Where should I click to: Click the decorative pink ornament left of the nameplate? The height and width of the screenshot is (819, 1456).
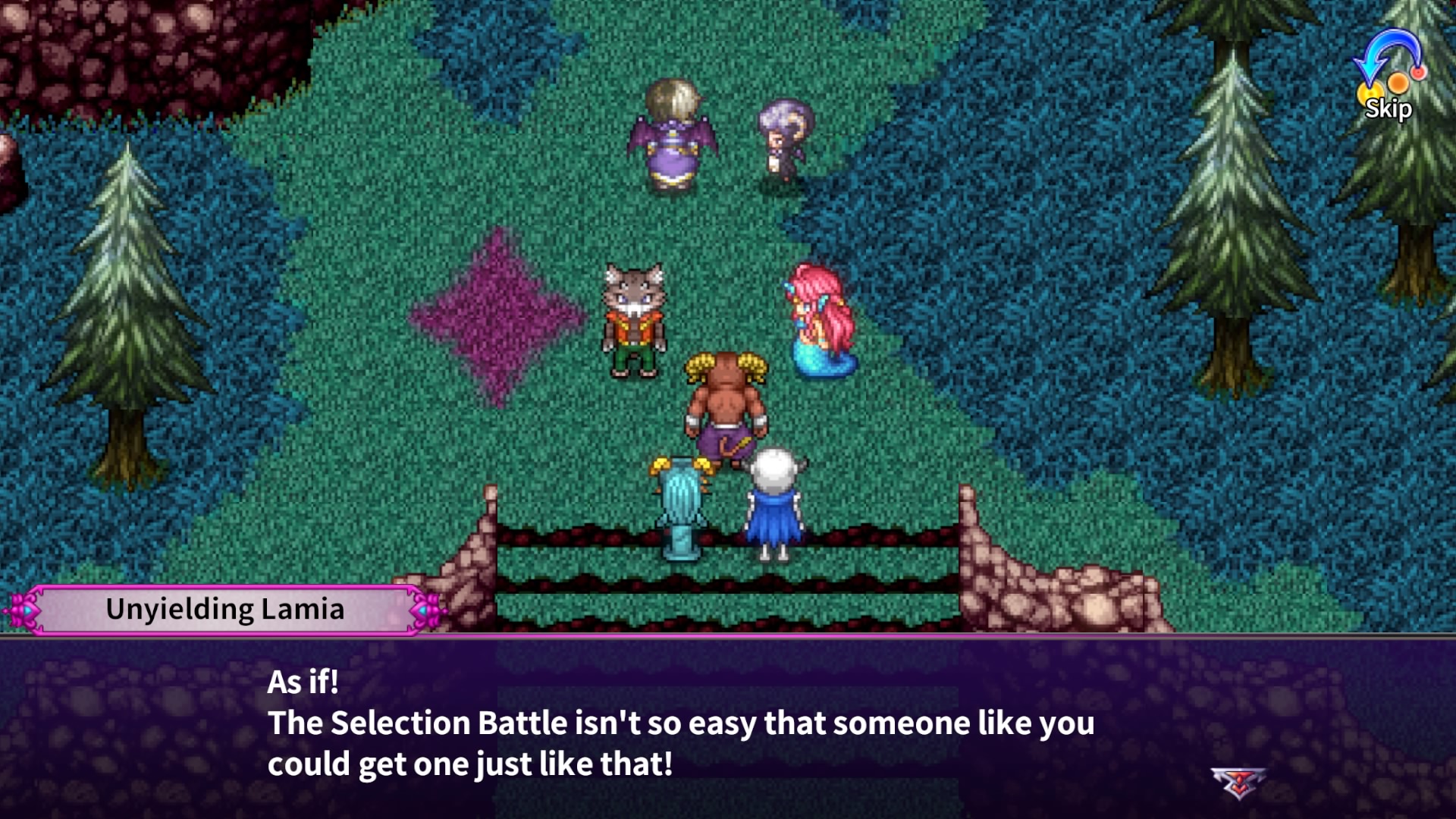(x=24, y=607)
